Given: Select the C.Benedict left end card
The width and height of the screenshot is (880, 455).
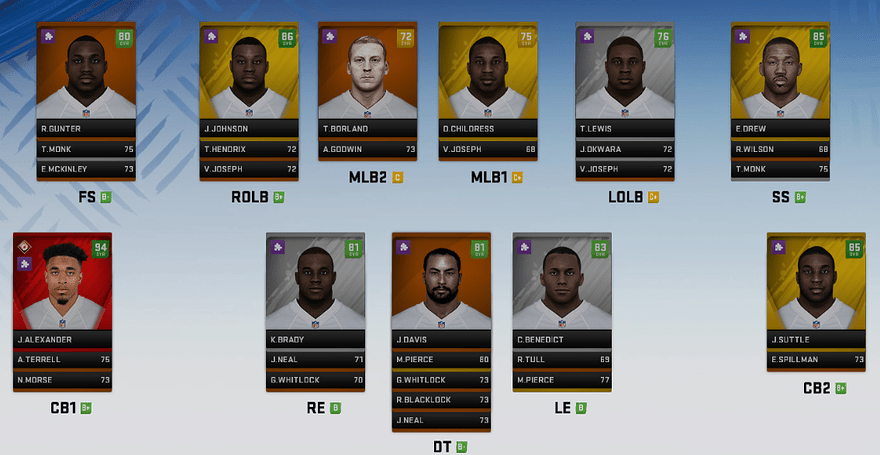Looking at the screenshot, I should 561,285.
